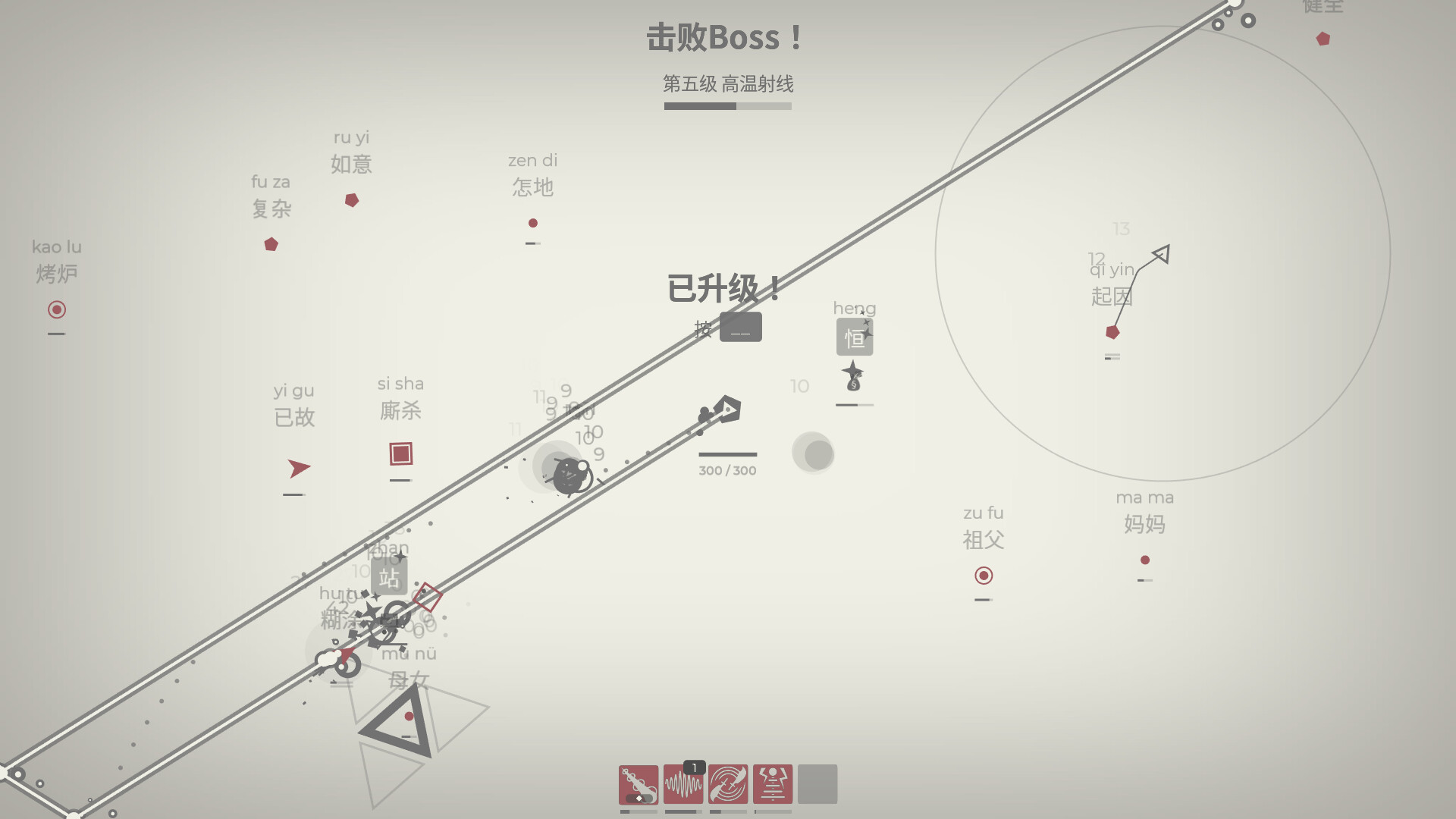Viewport: 1456px width, 819px height.
Task: Click the red circle target below 祖父
Action: (984, 576)
